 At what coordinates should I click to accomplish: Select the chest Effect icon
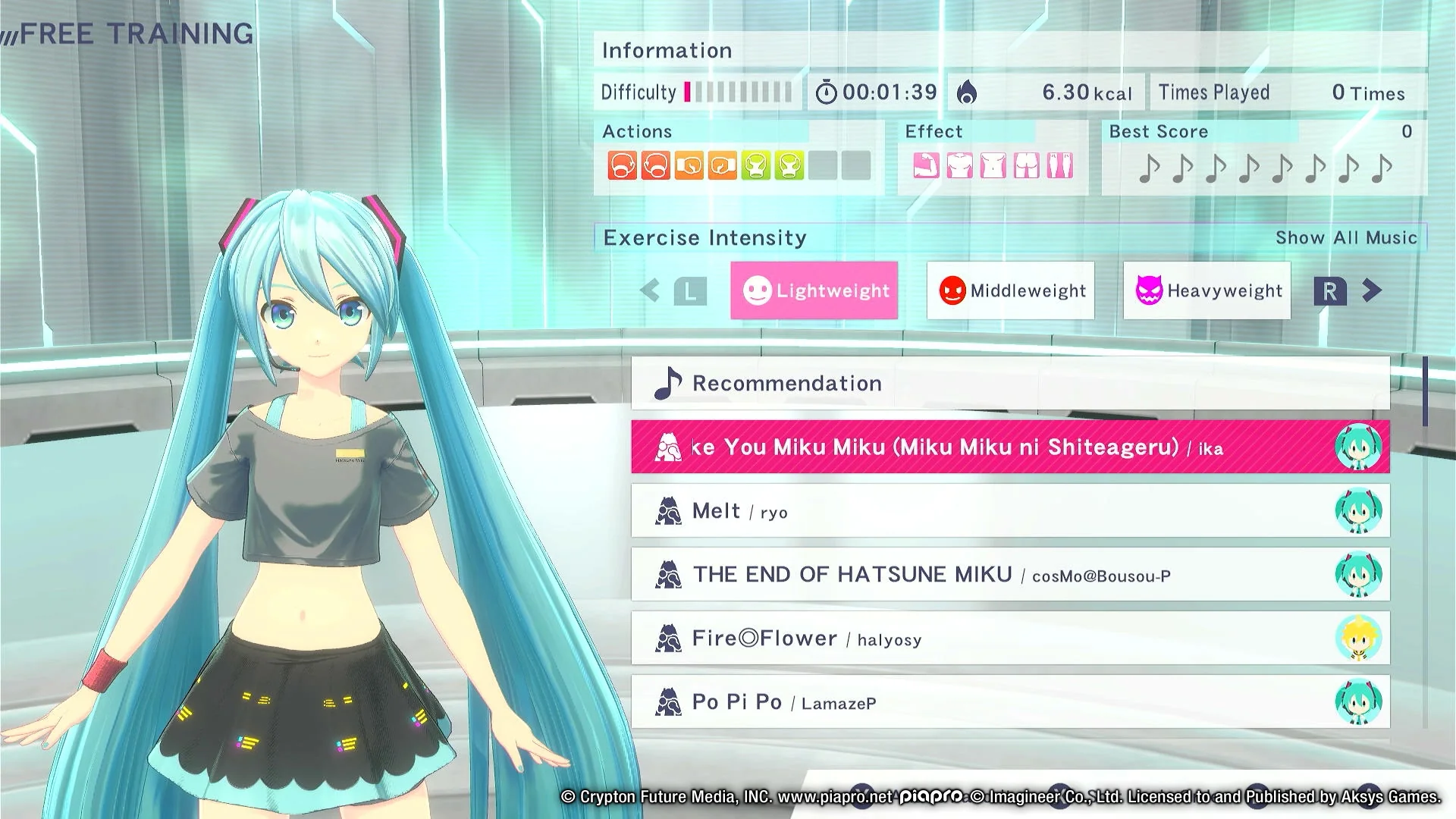point(960,165)
